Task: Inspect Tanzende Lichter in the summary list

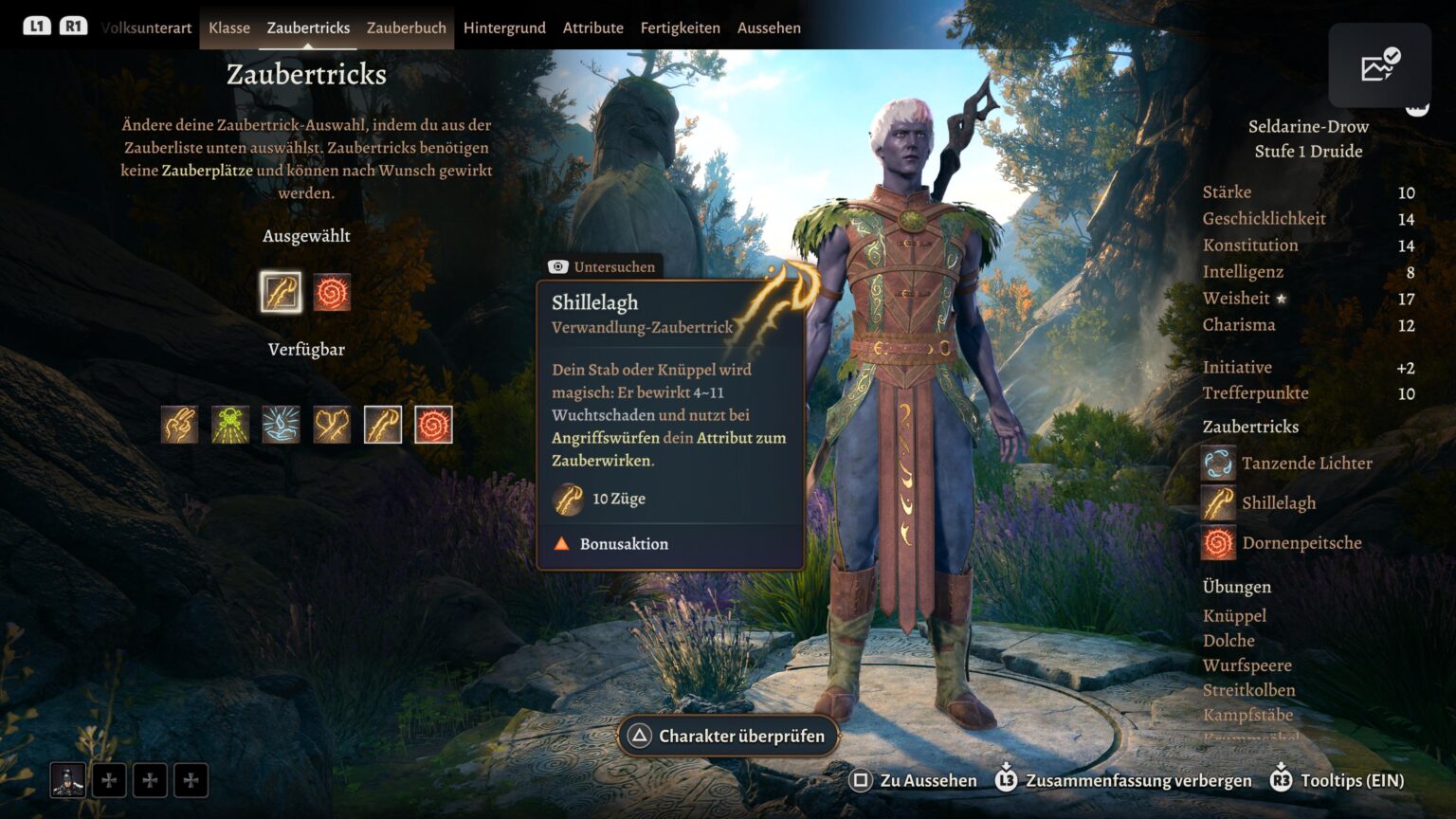Action: tap(1305, 464)
